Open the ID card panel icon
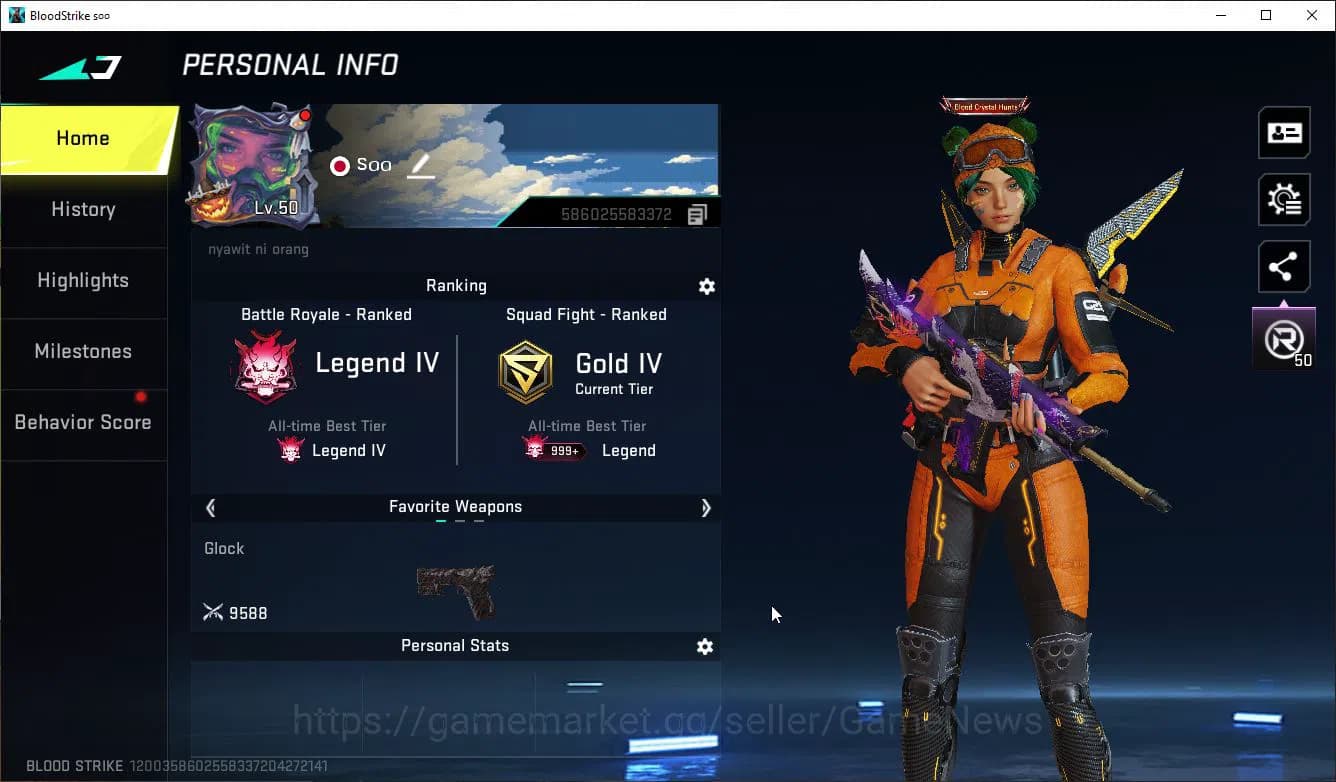 pos(1283,132)
